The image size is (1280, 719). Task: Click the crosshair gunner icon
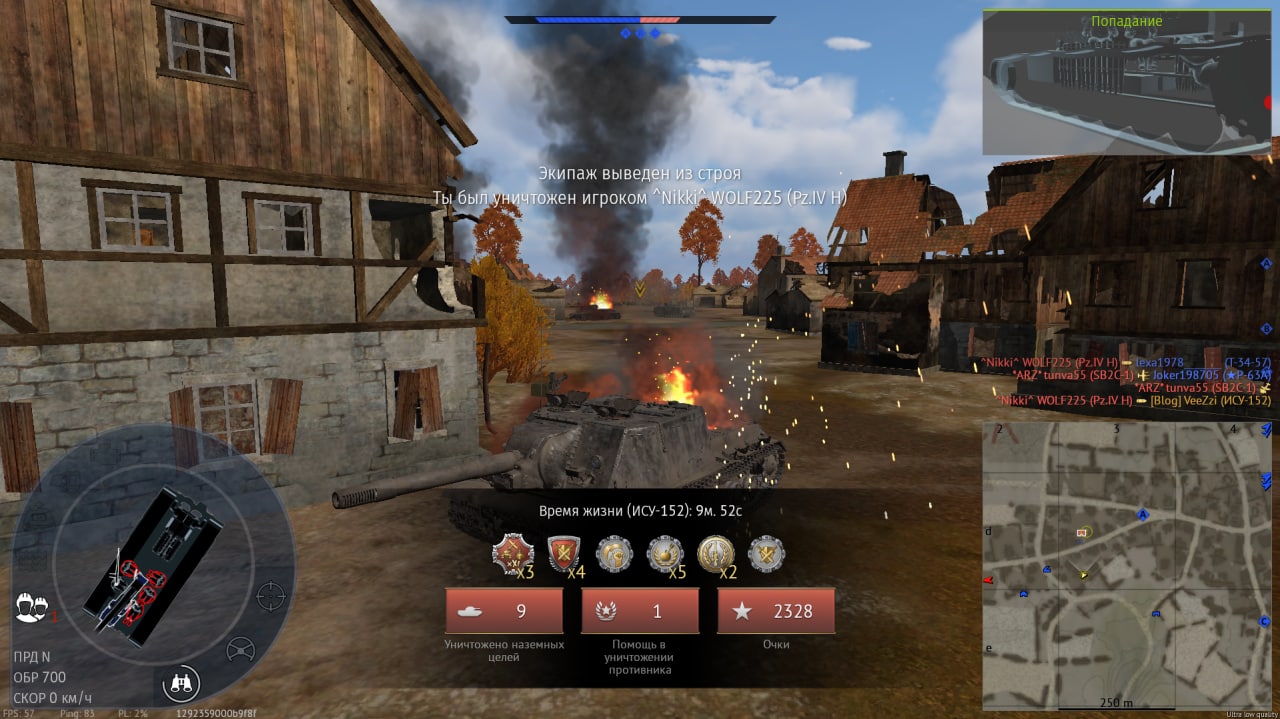coord(270,596)
